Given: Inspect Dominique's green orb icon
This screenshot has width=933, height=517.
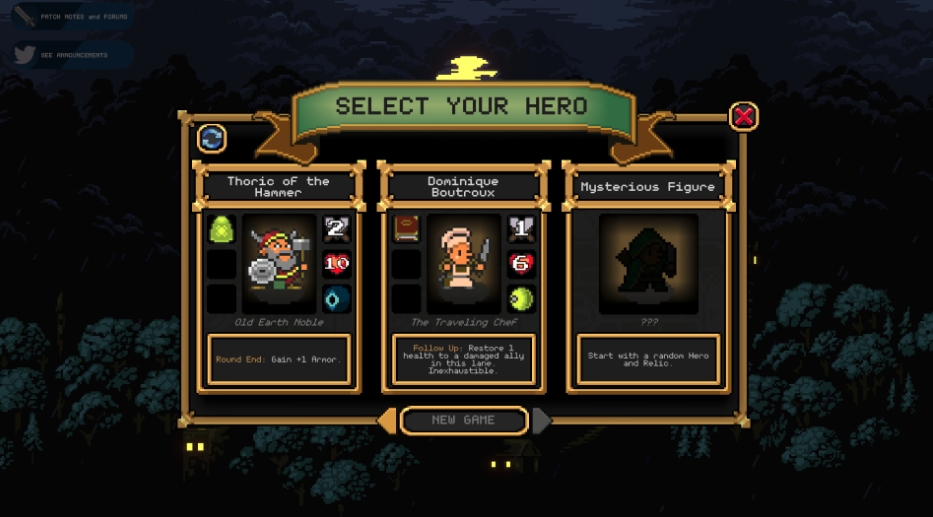Looking at the screenshot, I should point(521,299).
